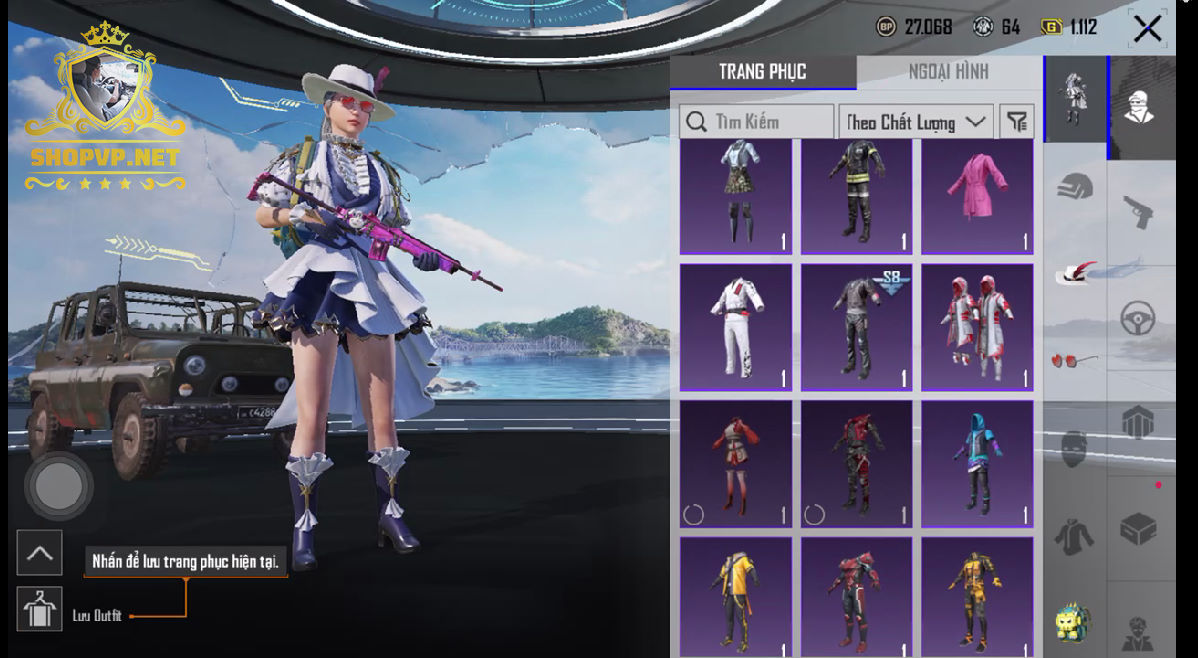
Task: Save current look with Lưu Outfit hanger
Action: 39,609
